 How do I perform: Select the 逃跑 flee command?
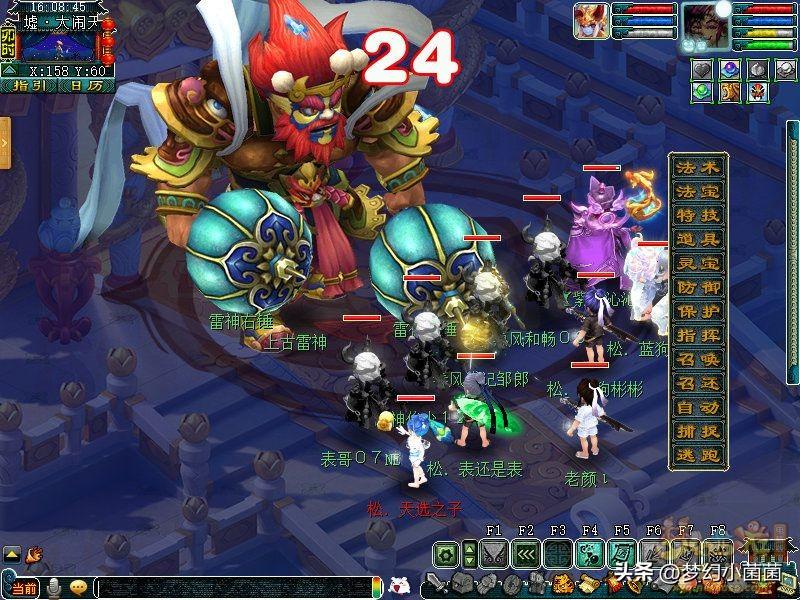(697, 455)
